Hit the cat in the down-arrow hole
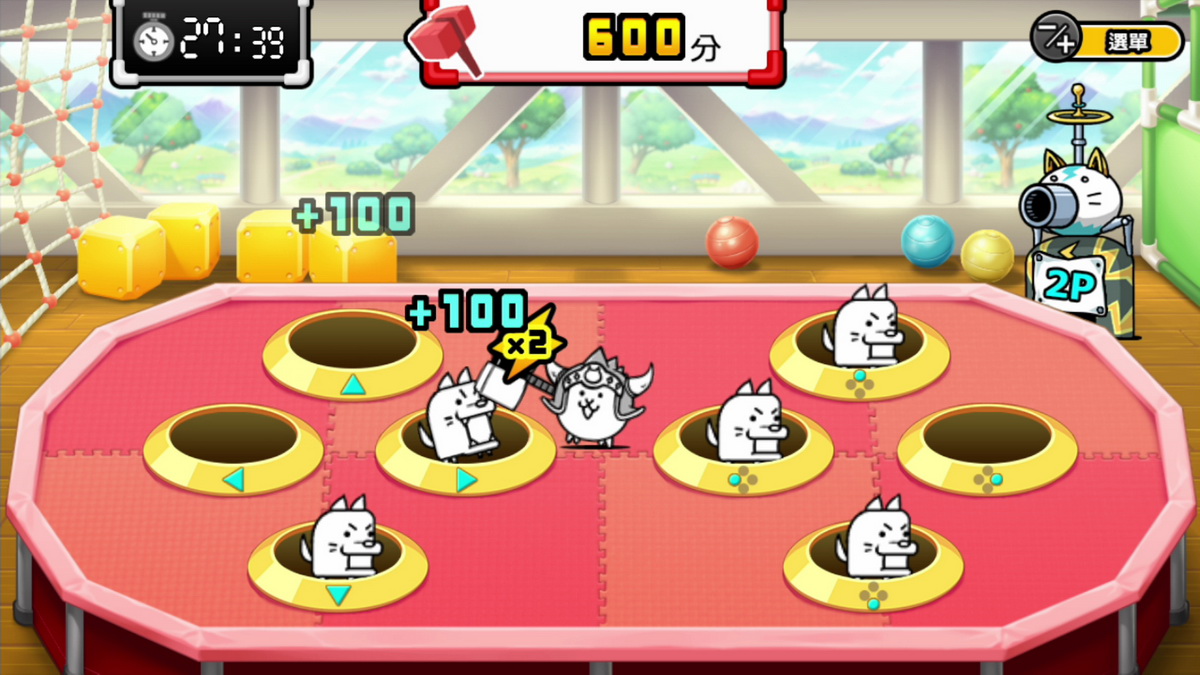The image size is (1200, 675). click(x=342, y=543)
